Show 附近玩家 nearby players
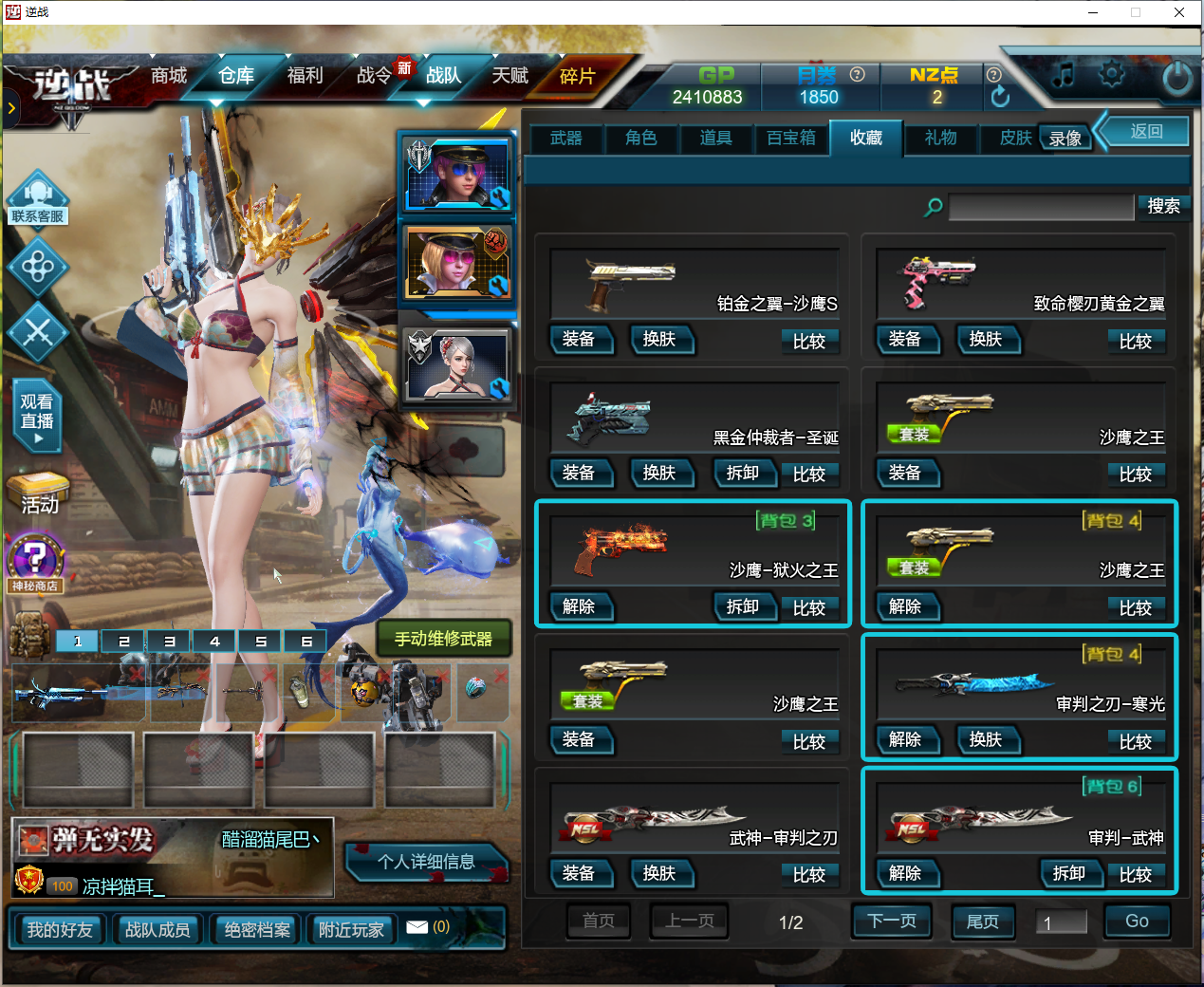1204x987 pixels. [x=351, y=930]
